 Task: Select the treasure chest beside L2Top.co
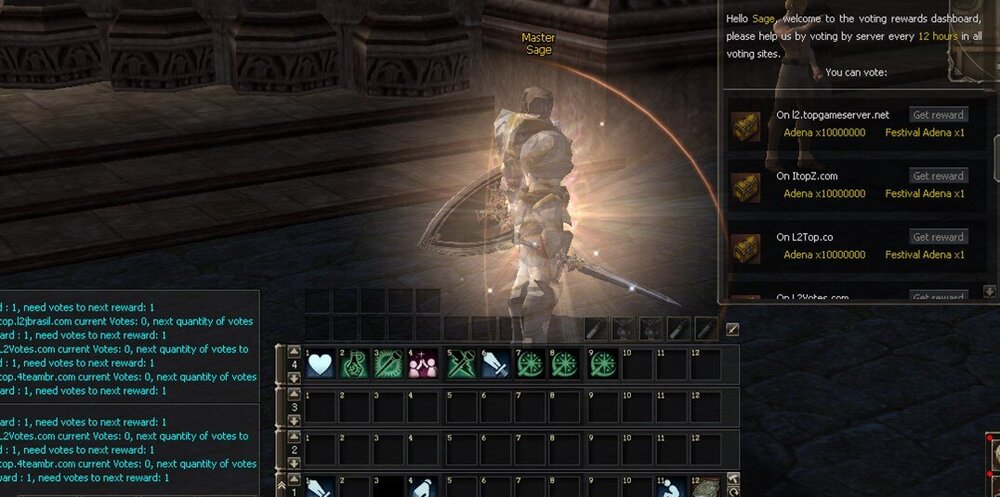tap(746, 247)
